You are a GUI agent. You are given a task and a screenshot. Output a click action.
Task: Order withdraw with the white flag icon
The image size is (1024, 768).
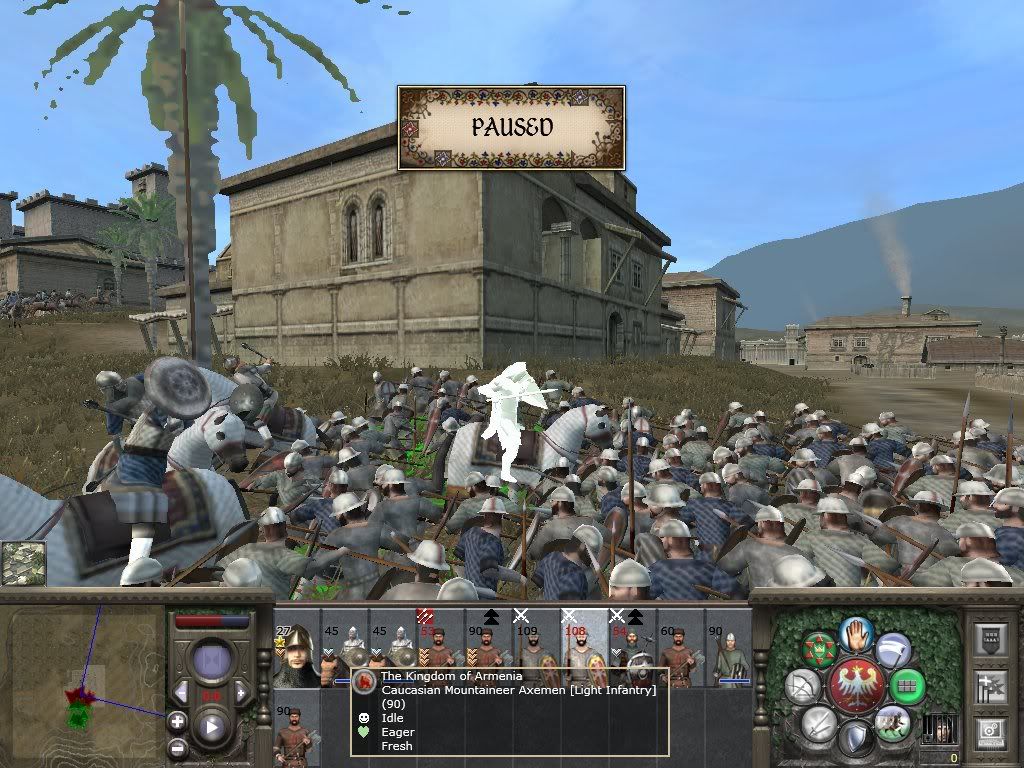pyautogui.click(x=894, y=650)
